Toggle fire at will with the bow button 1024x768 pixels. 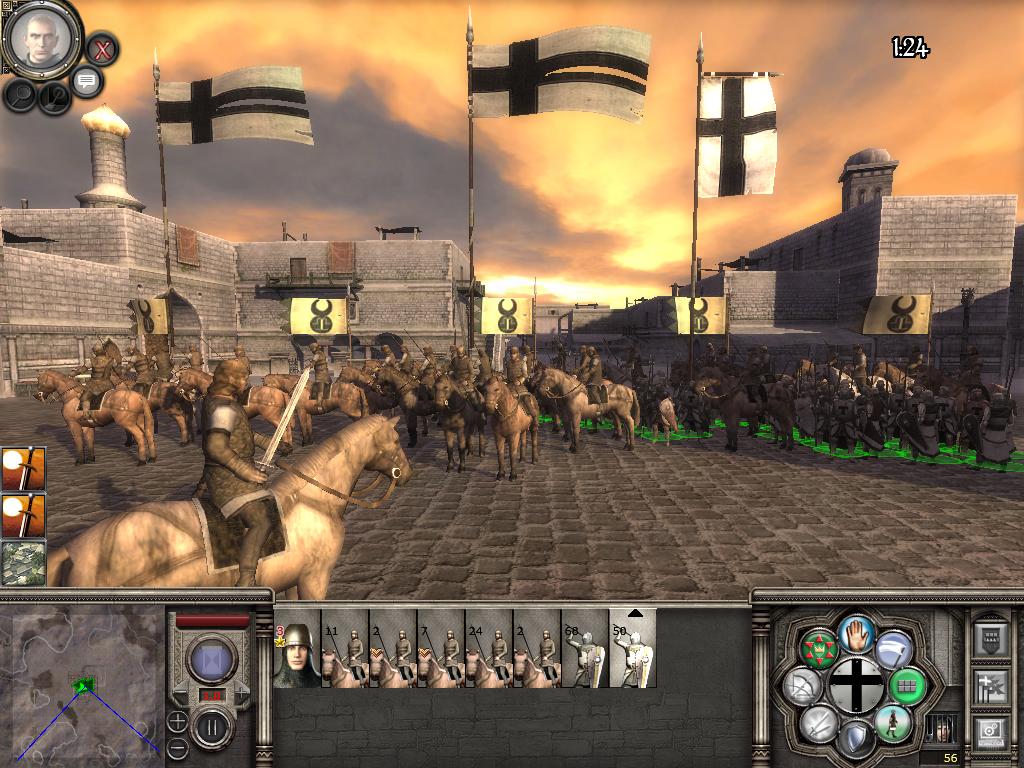pos(803,687)
